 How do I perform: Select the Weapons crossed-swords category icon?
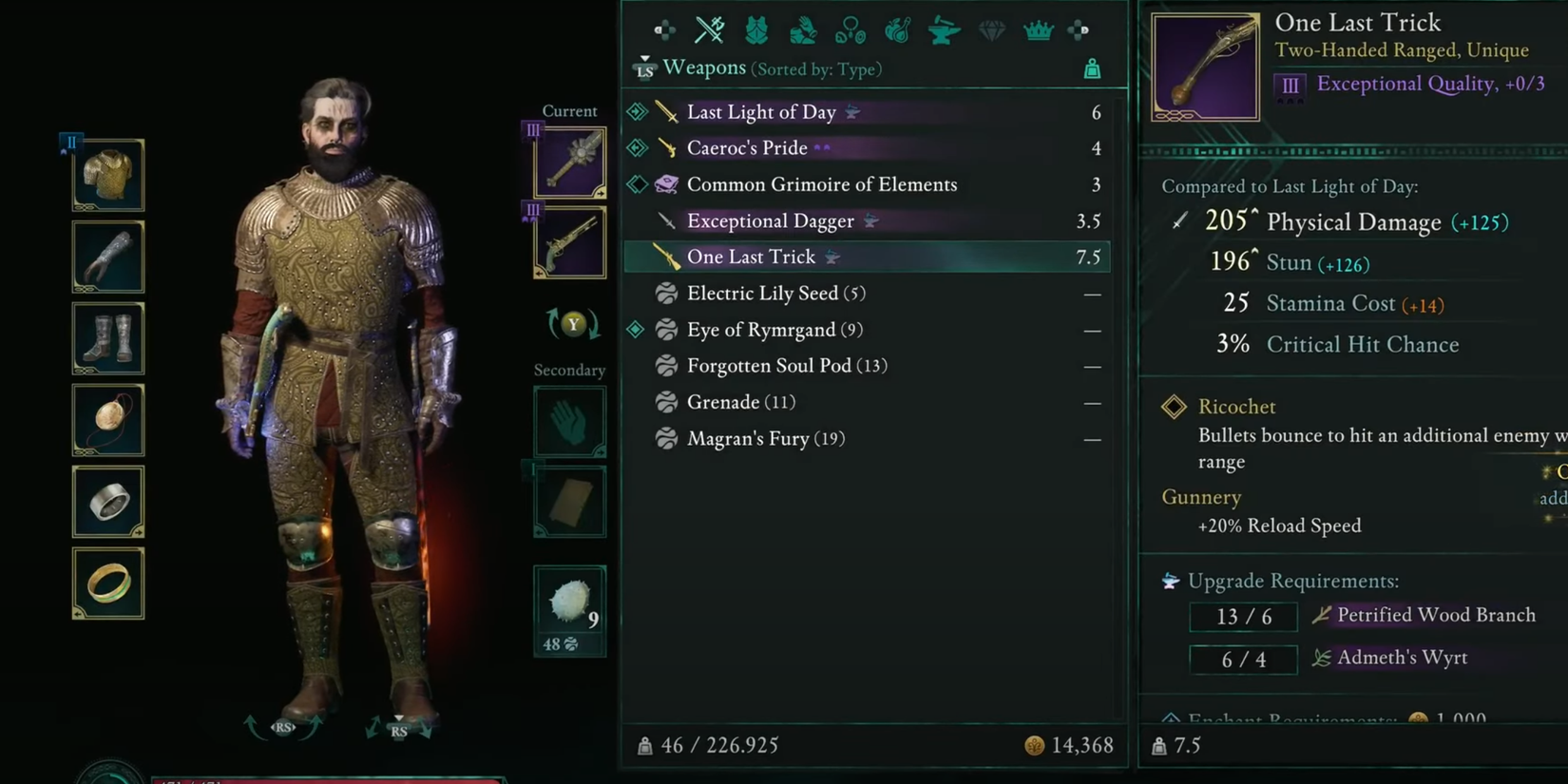coord(711,29)
